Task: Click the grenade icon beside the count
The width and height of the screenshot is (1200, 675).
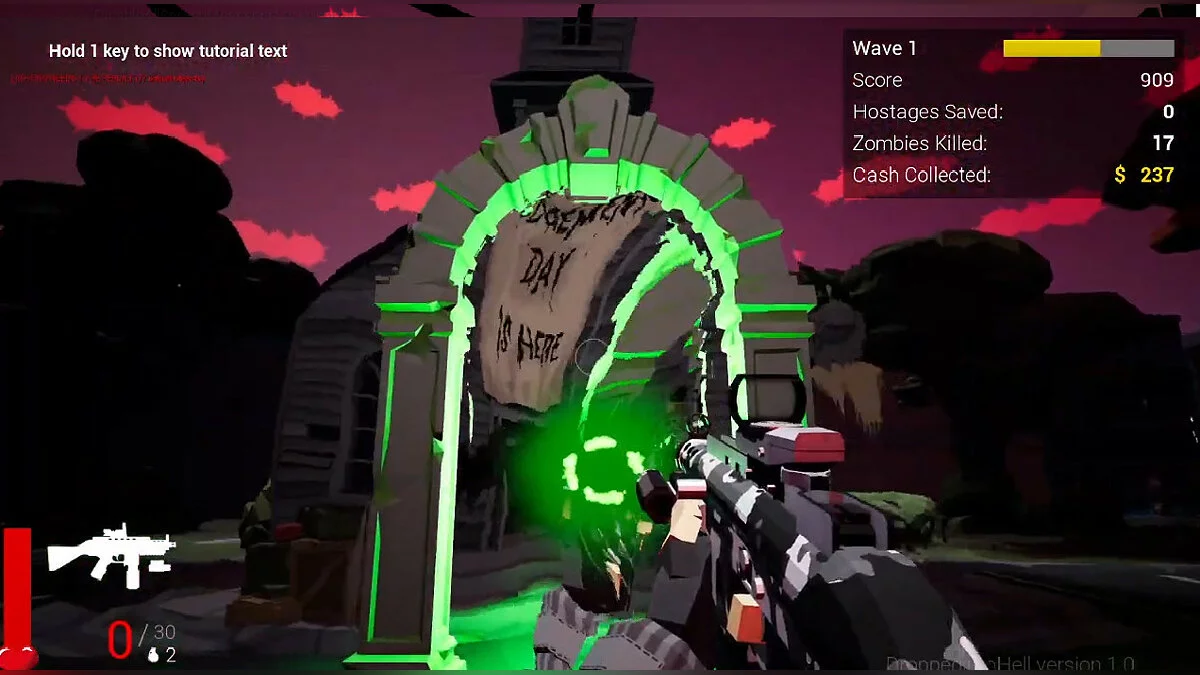Action: click(153, 655)
